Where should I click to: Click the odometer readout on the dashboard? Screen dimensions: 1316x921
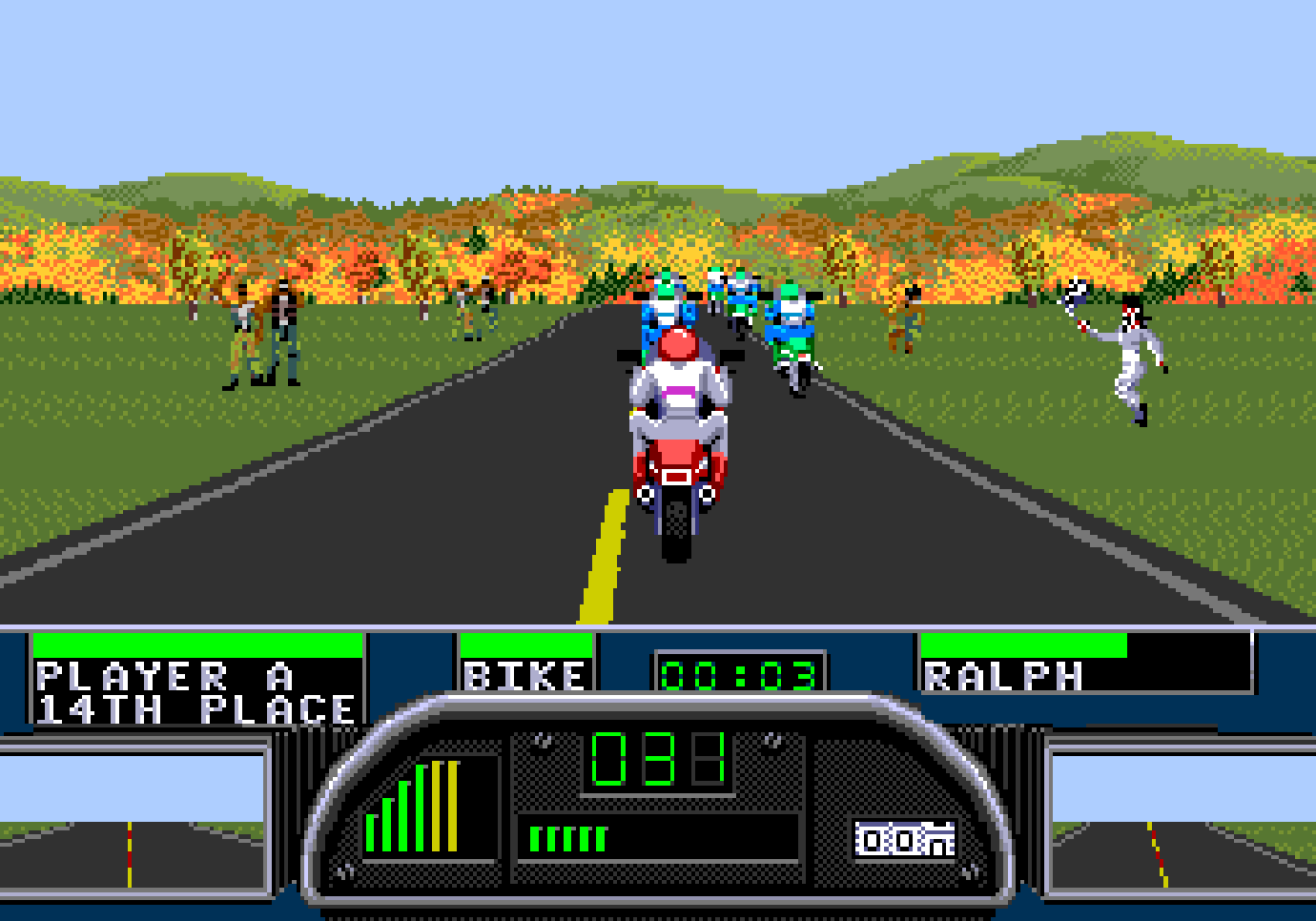(903, 839)
